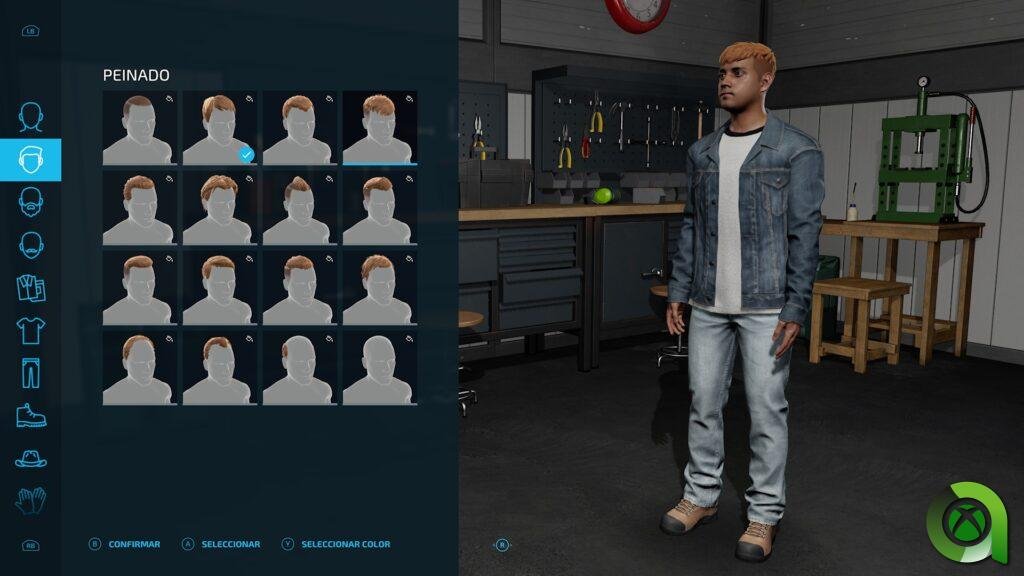
Task: Select the t-shirt category tab
Action: pos(31,330)
